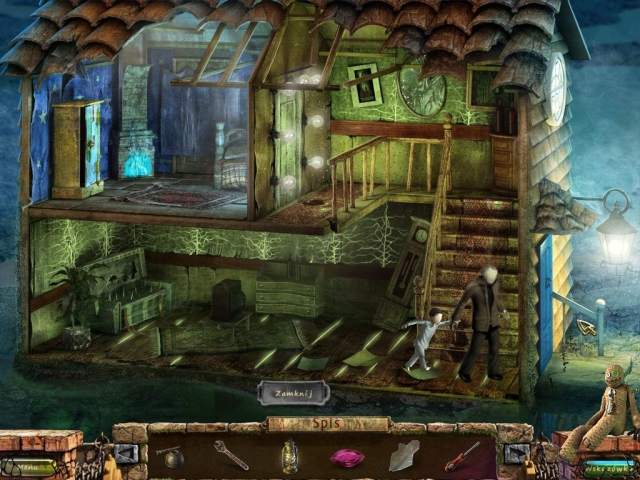
Task: Select the wrench in the inventory
Action: point(231,456)
